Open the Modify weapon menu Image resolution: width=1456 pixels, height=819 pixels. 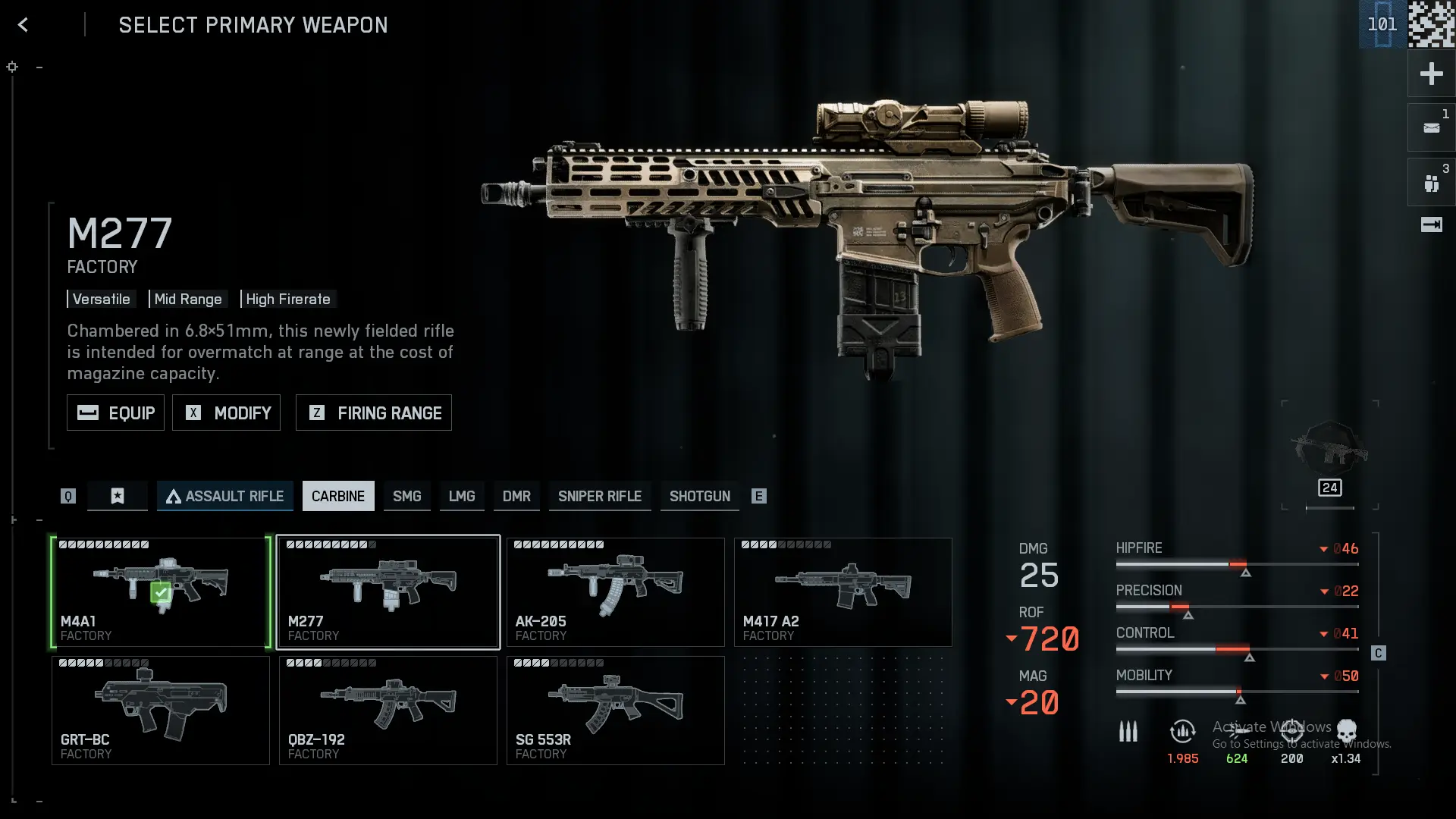click(x=226, y=413)
